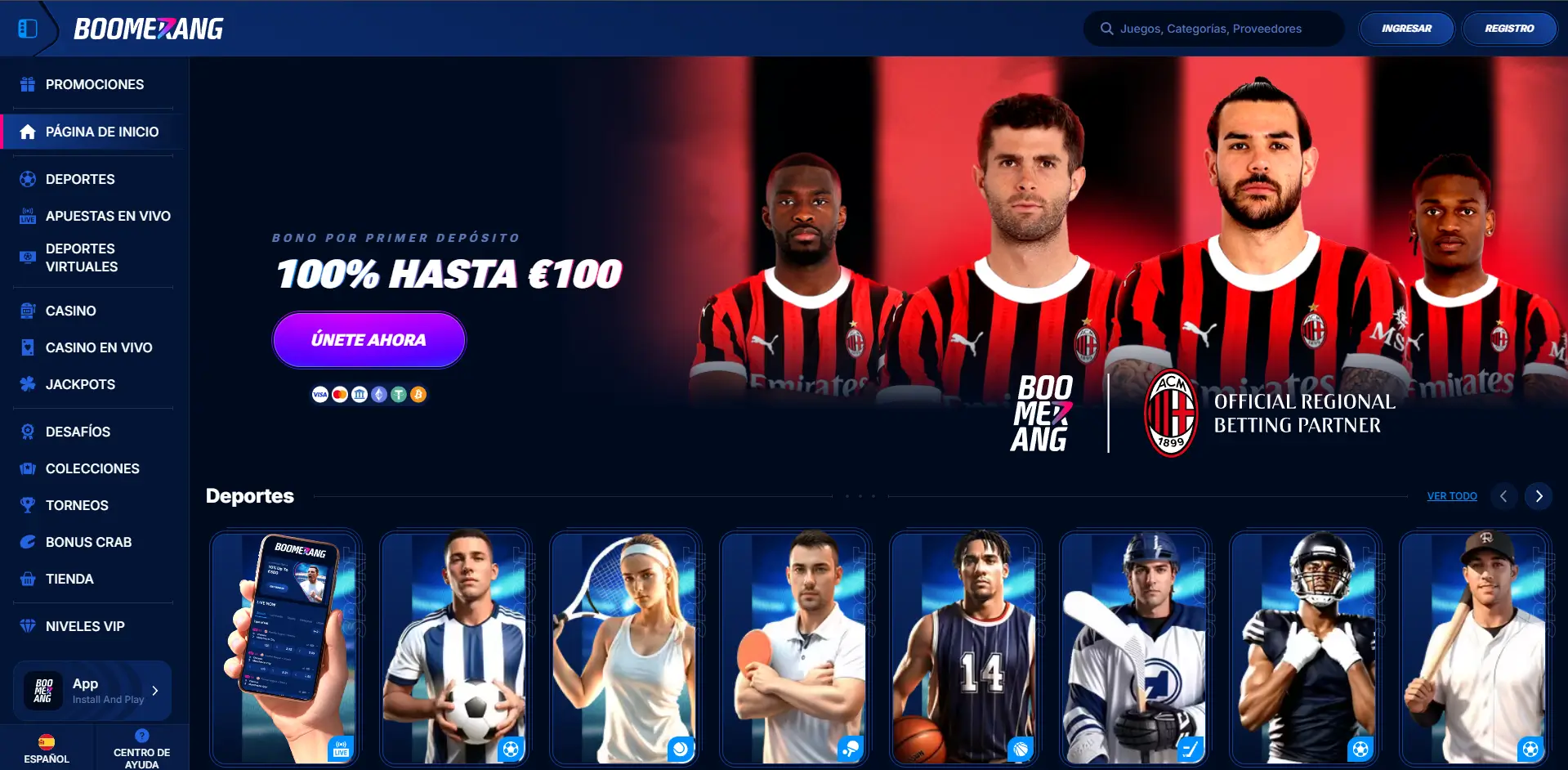Select Deportes in the sidebar menu
Viewport: 1568px width, 770px height.
pyautogui.click(x=79, y=179)
